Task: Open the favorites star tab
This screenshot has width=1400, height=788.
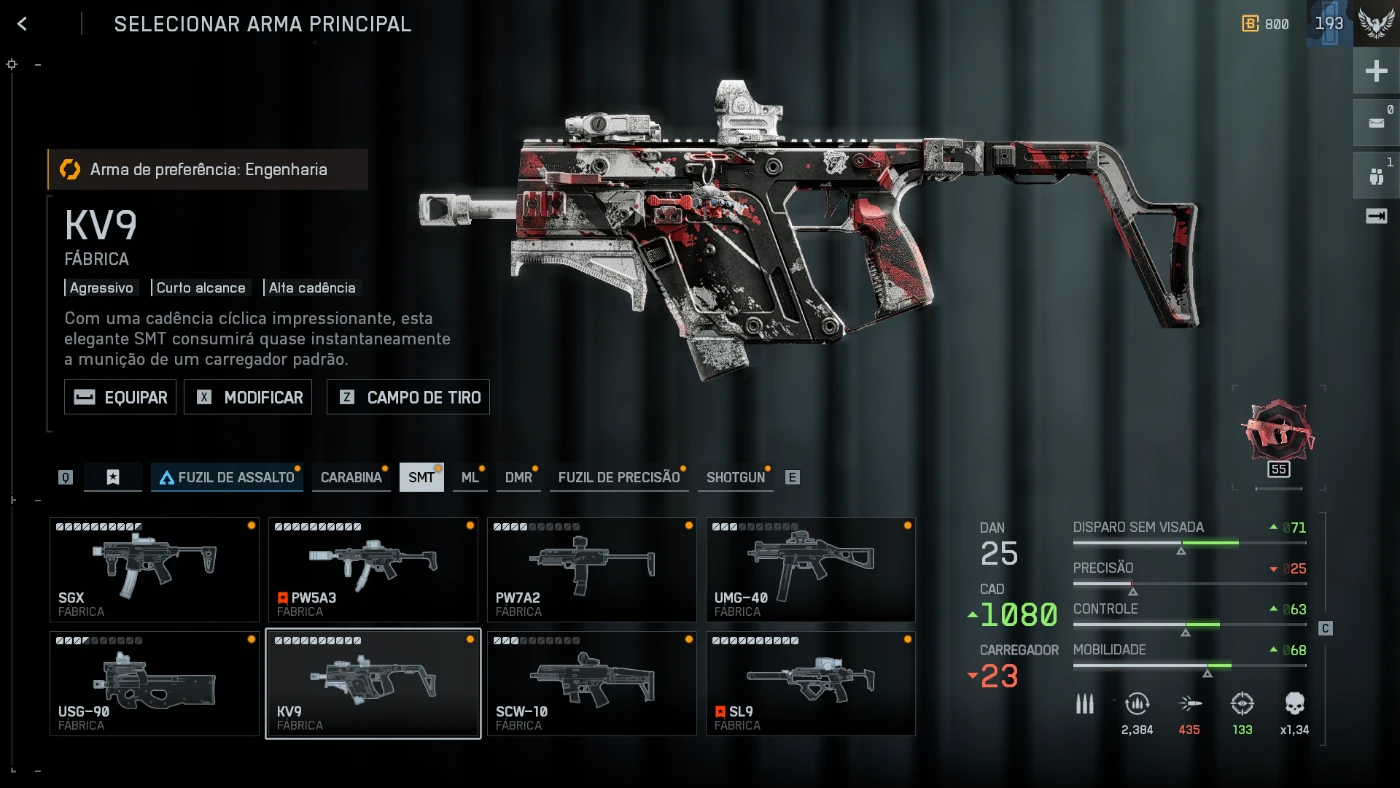Action: 113,477
